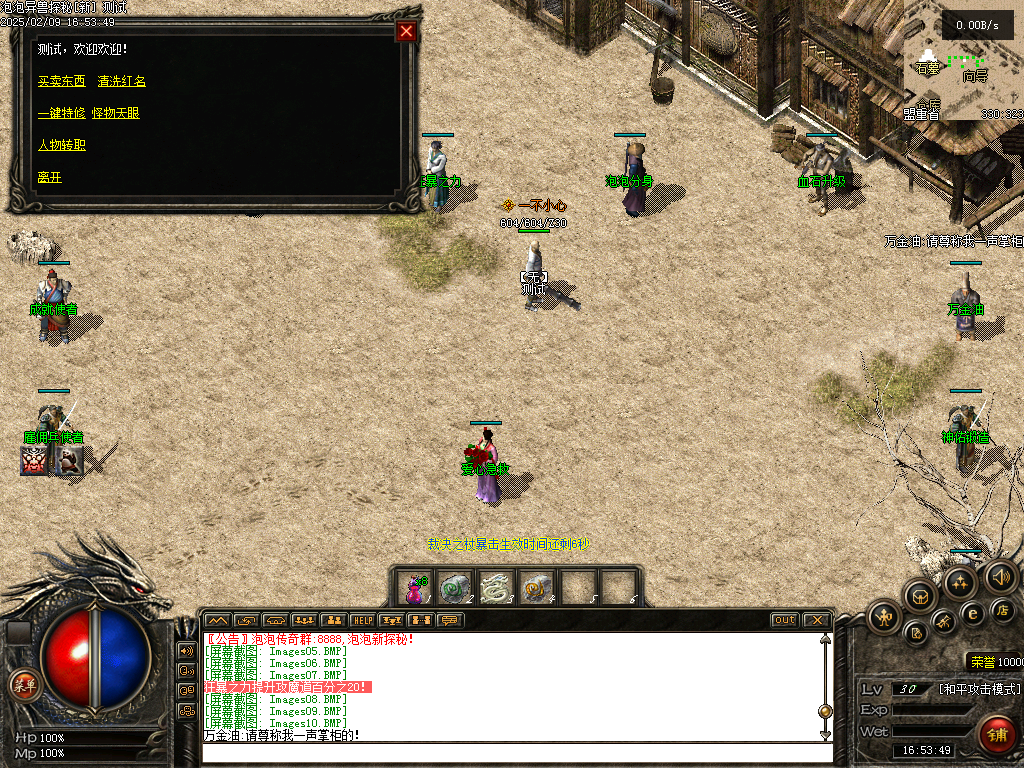Use the red potion in hotbar slot 1
Image resolution: width=1024 pixels, height=768 pixels.
[415, 588]
